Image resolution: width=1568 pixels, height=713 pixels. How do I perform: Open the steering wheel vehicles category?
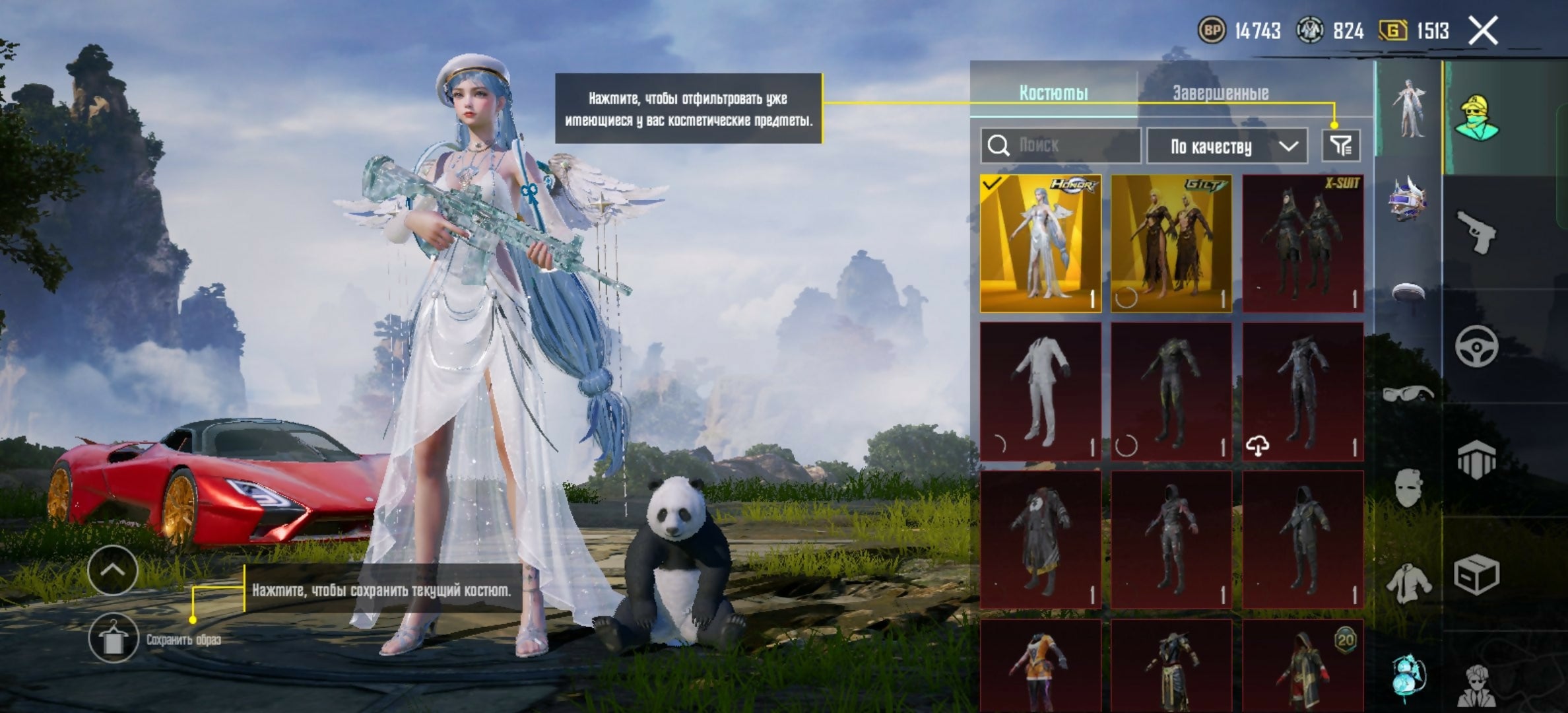point(1476,346)
